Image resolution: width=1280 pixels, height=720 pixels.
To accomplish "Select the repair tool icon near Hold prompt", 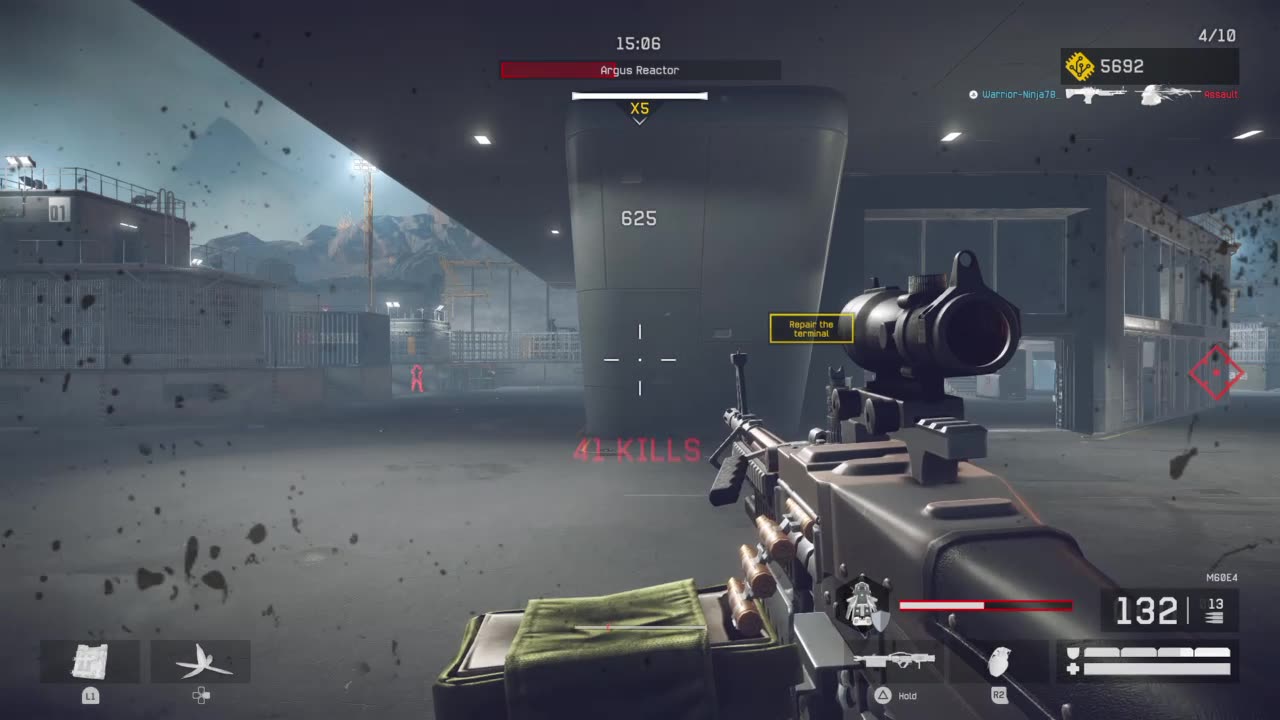I will tap(895, 658).
